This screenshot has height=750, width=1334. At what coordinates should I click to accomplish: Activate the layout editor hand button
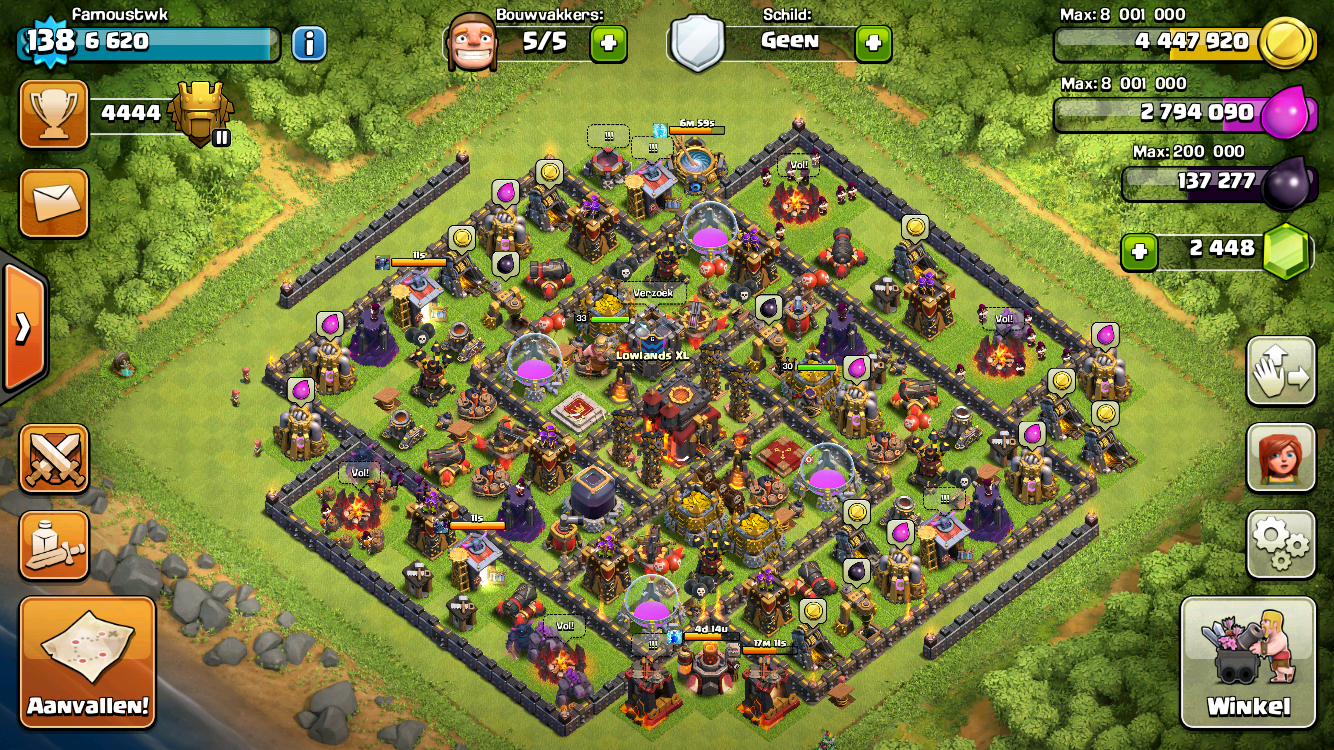coord(1281,370)
